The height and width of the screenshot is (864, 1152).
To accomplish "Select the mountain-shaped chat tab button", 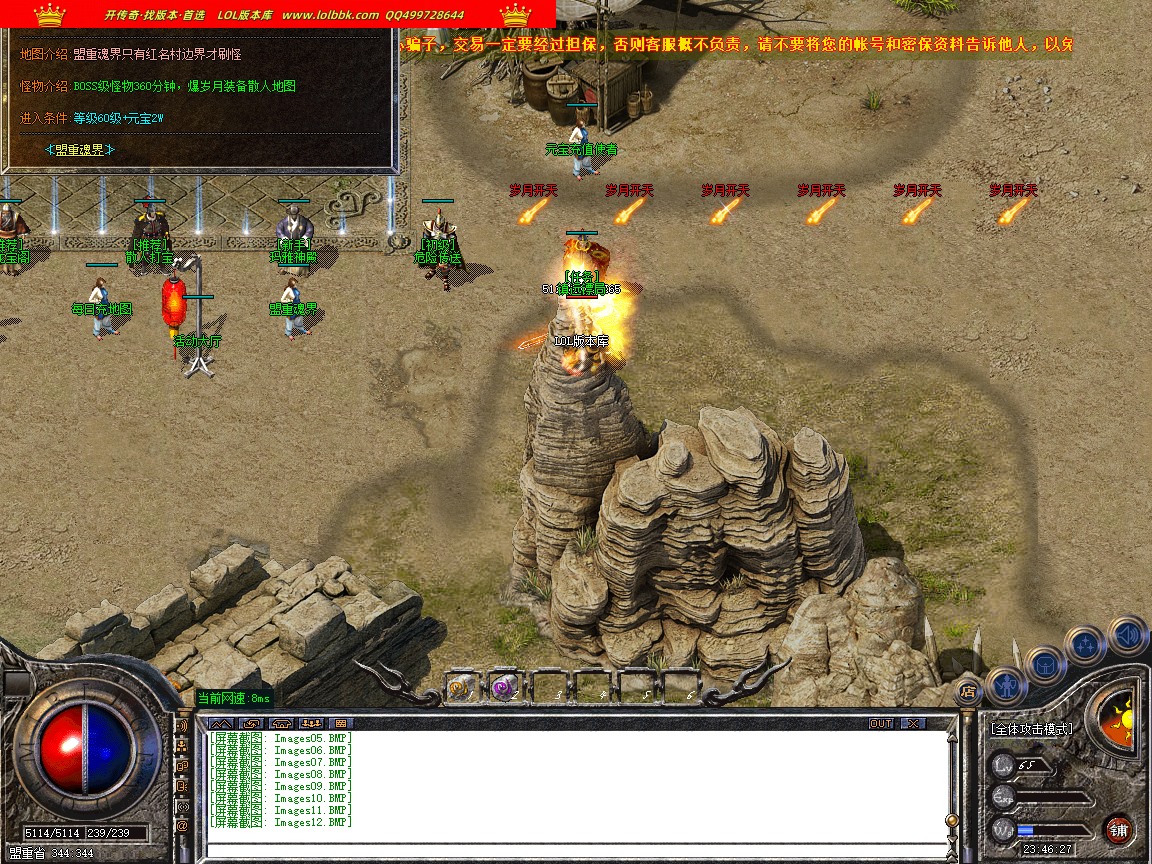I will pos(221,723).
